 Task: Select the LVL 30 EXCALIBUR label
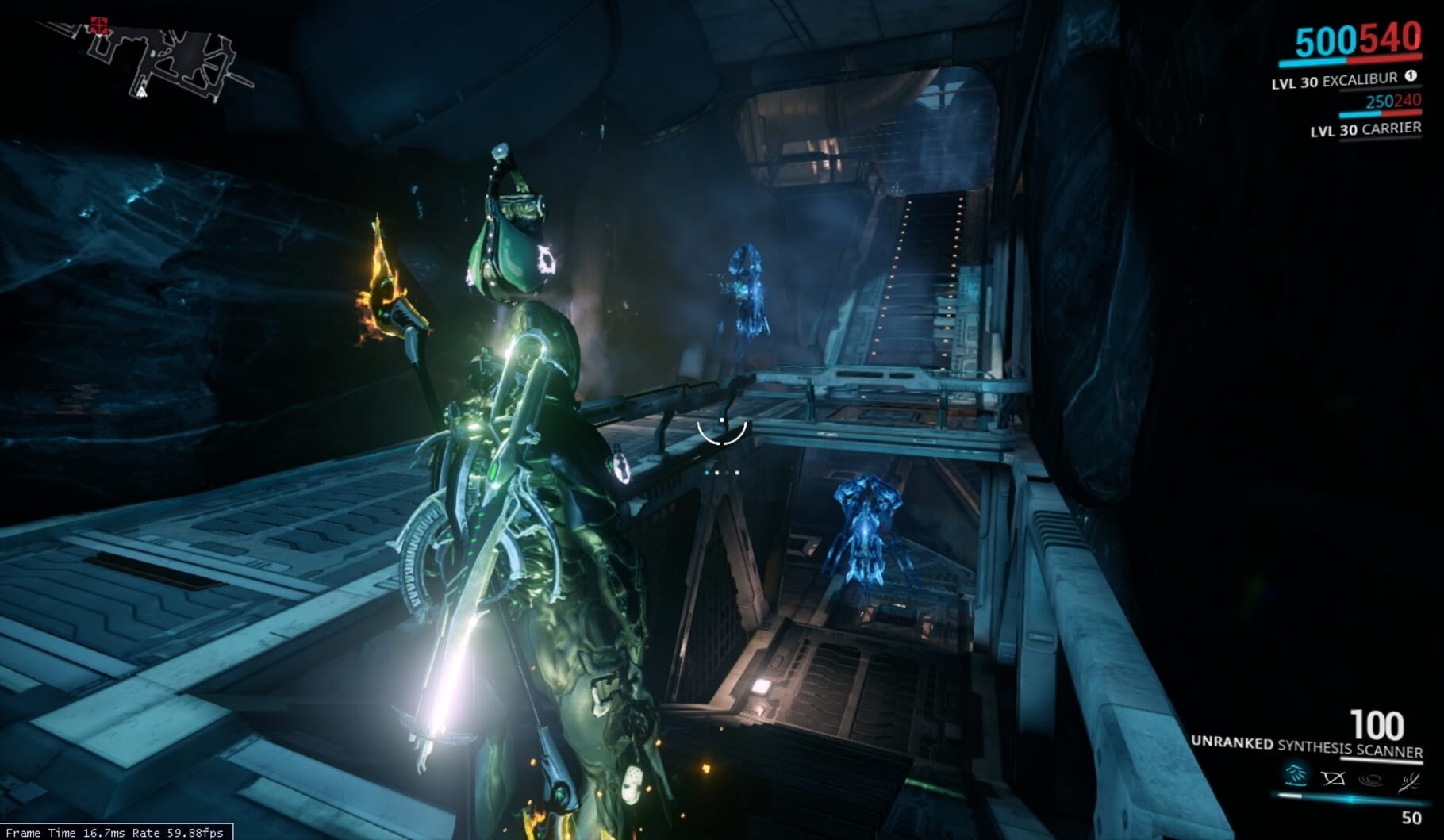[1334, 81]
